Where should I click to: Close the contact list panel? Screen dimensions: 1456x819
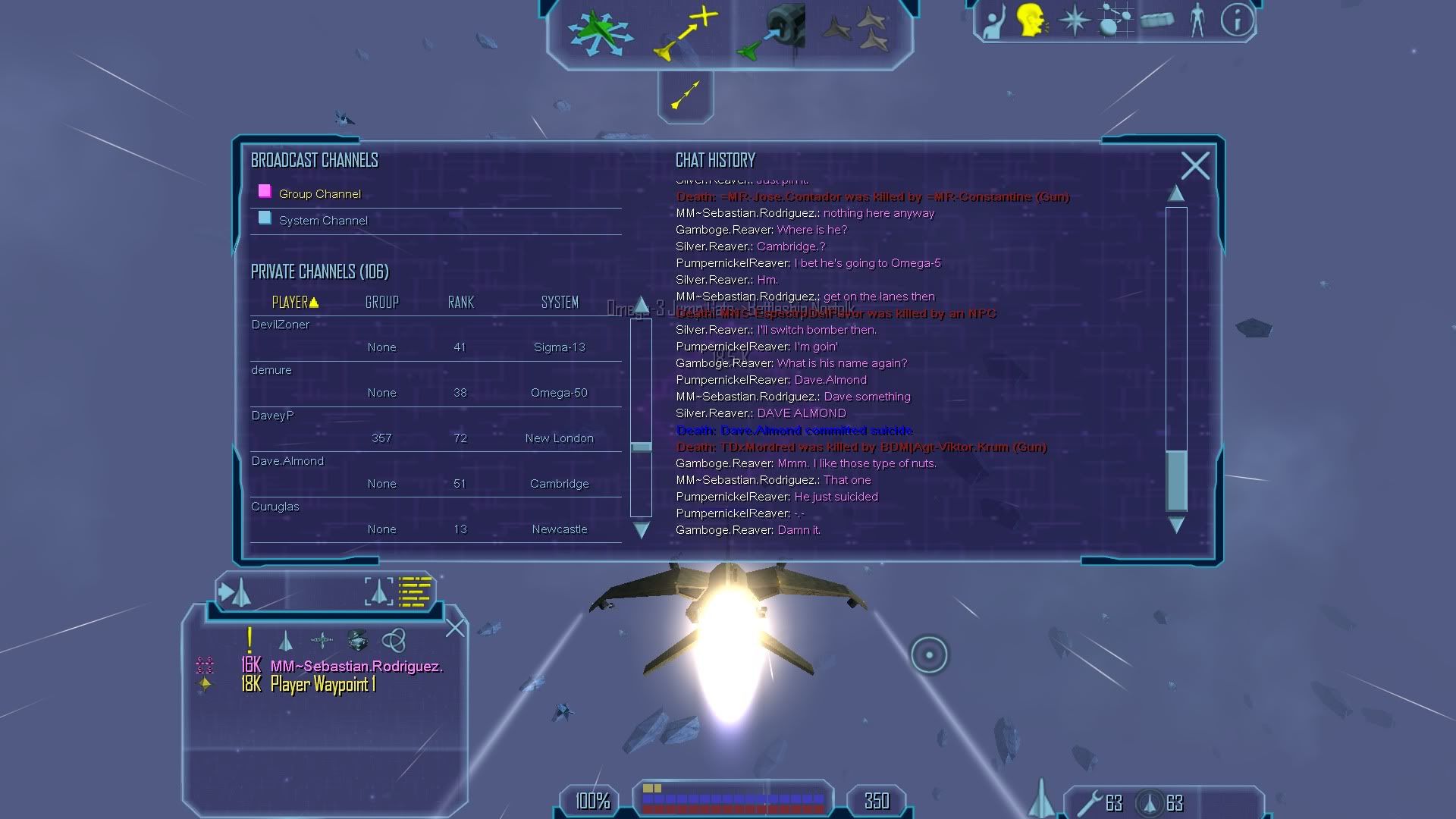(x=455, y=628)
